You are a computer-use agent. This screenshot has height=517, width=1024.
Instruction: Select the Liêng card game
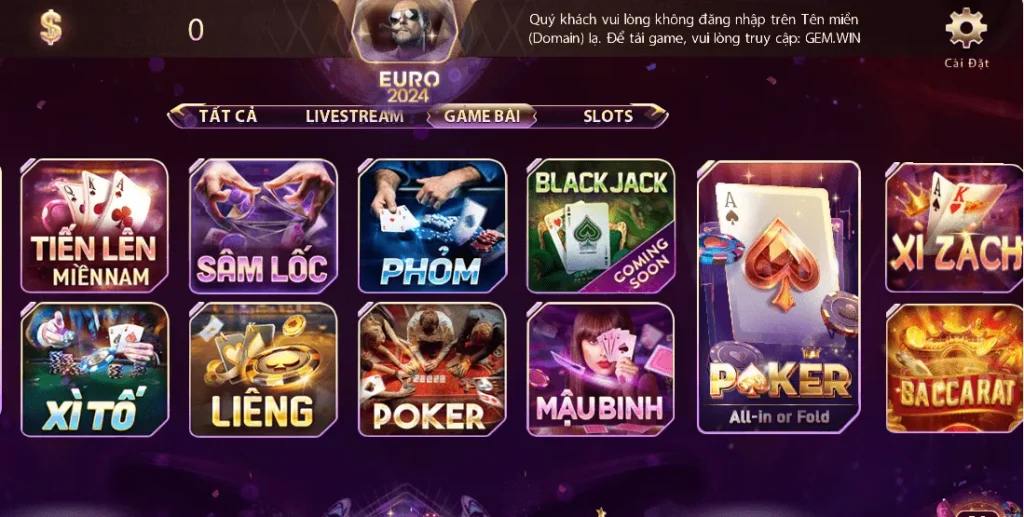point(263,369)
